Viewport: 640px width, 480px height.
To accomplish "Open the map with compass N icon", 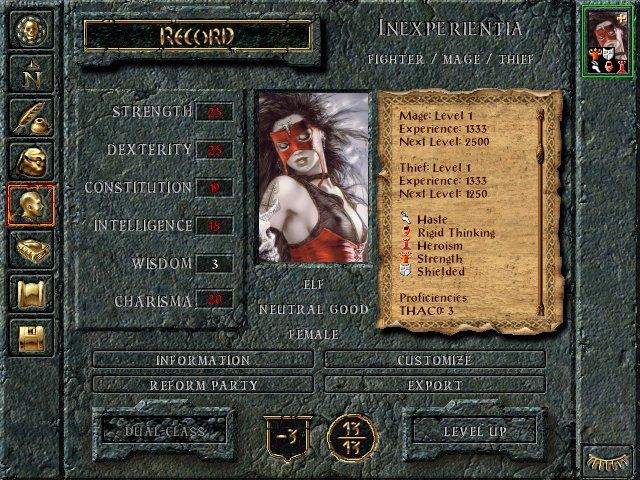I will (x=30, y=71).
